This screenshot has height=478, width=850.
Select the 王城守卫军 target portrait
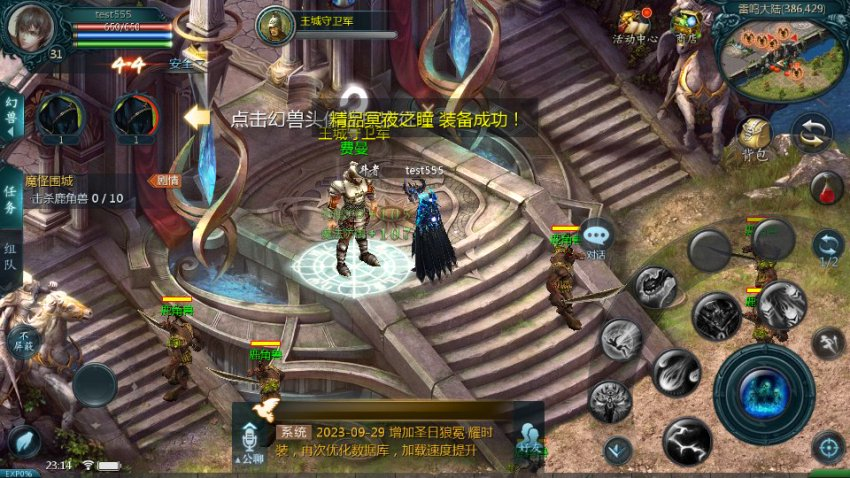[x=273, y=26]
